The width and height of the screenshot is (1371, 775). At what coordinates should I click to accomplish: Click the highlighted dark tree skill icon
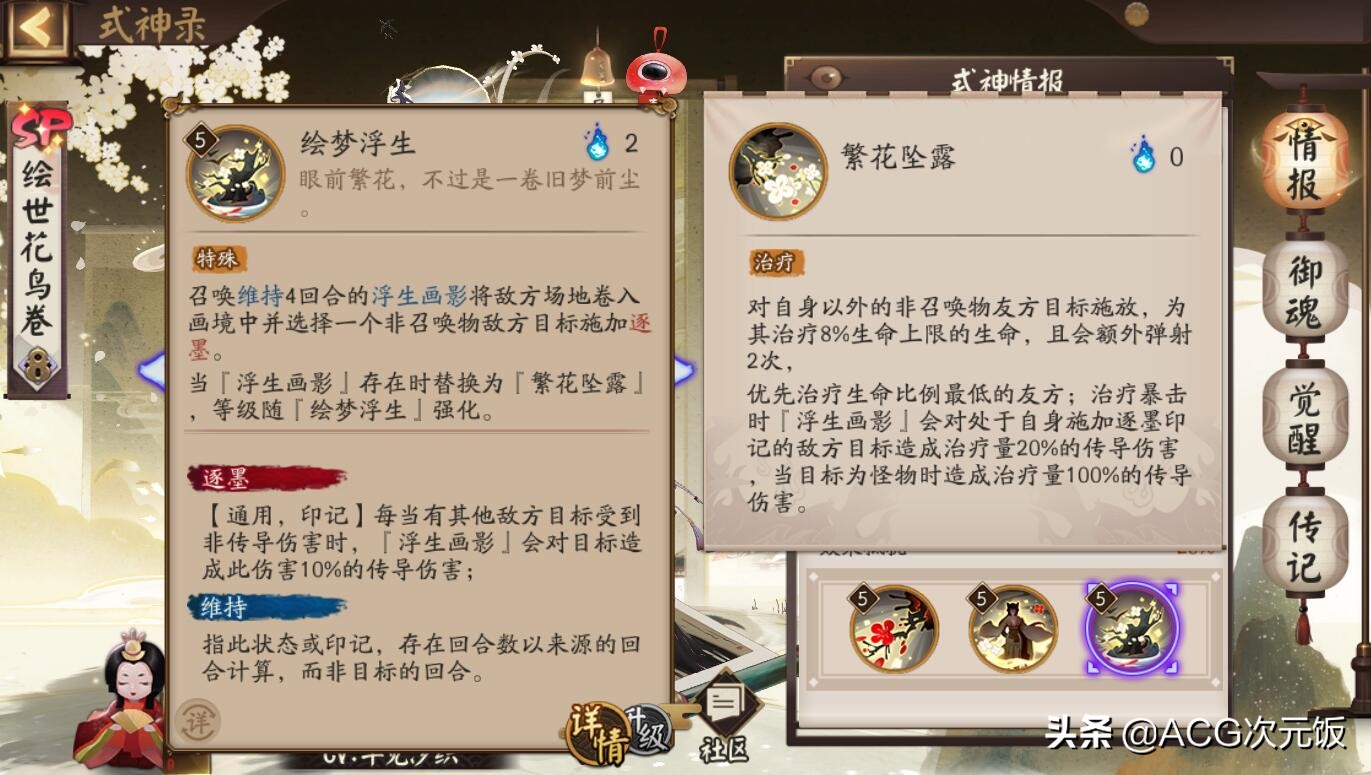tap(1131, 630)
